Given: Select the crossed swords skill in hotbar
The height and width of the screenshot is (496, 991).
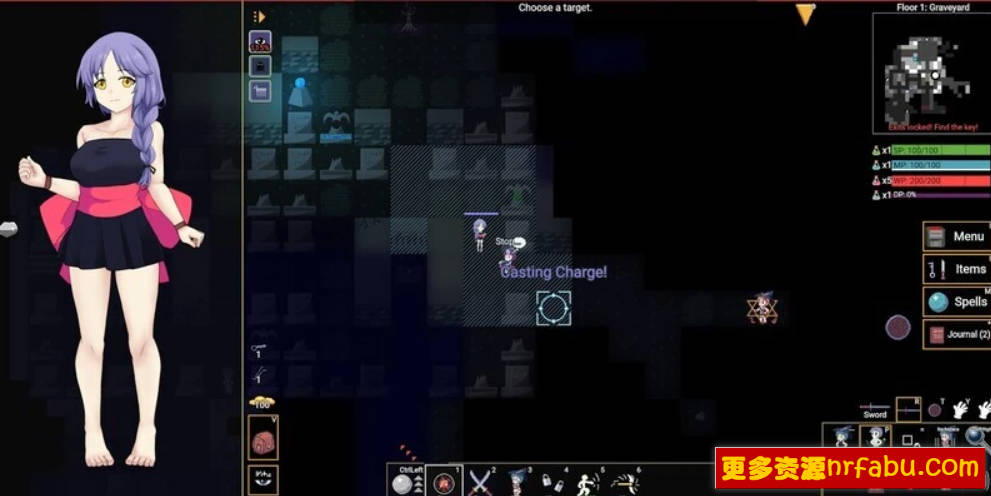Looking at the screenshot, I should [481, 482].
